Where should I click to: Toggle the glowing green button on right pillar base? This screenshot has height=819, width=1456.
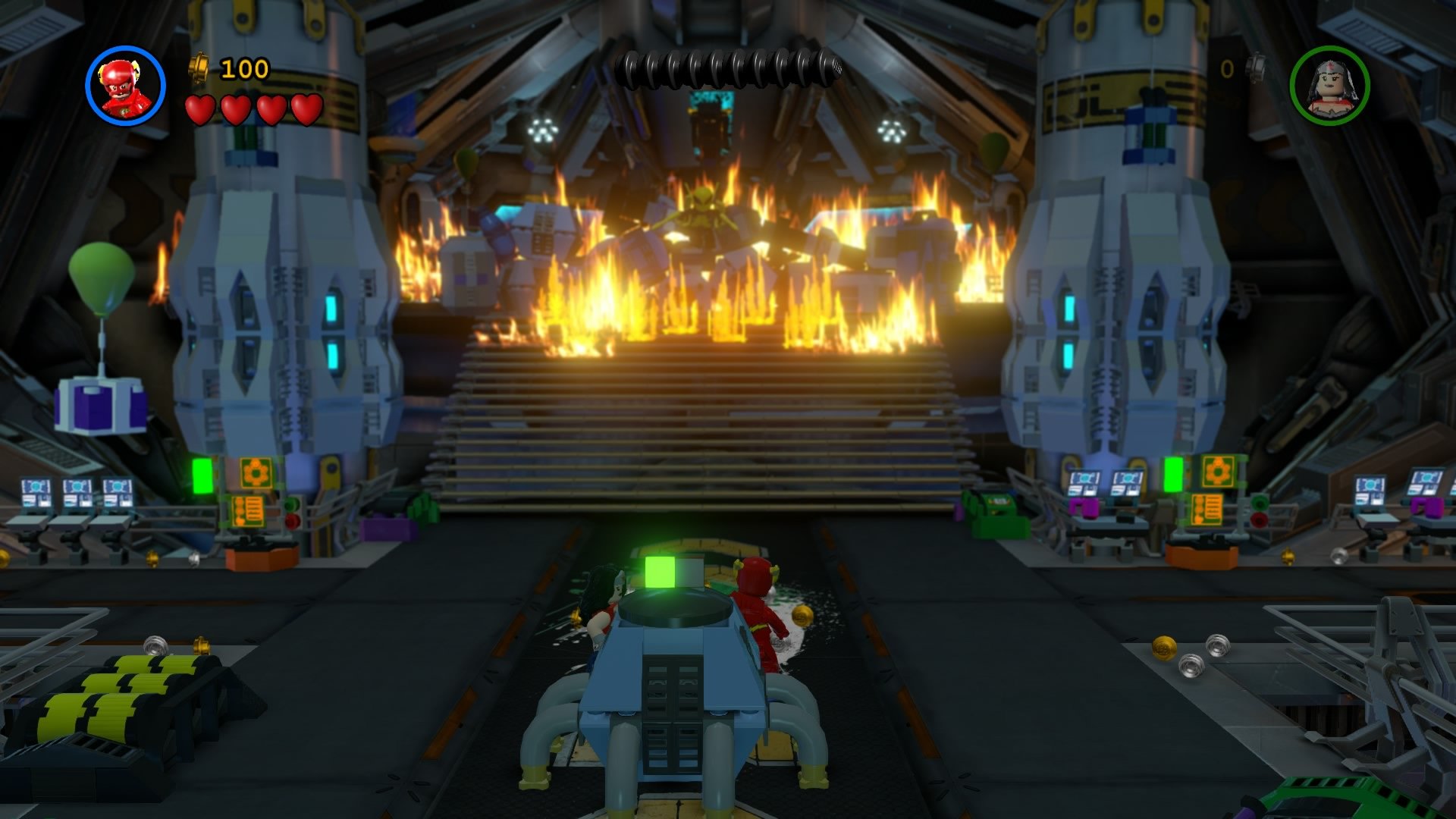point(1175,474)
